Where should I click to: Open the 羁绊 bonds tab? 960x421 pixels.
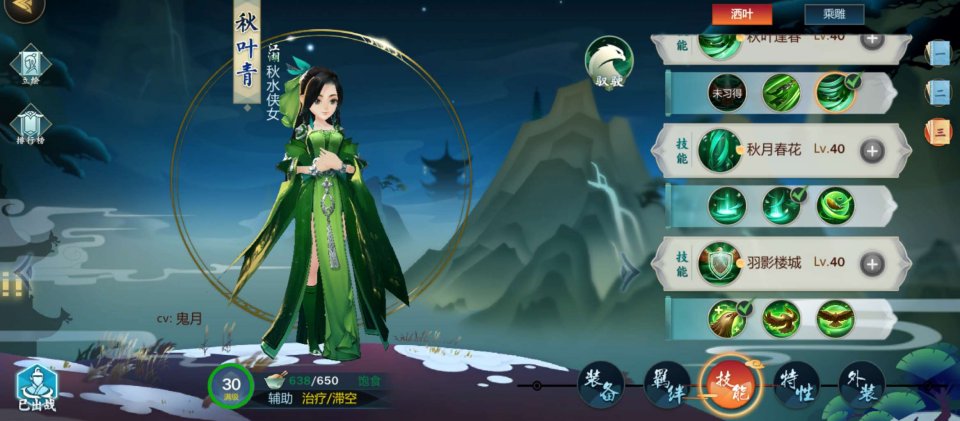[666, 385]
